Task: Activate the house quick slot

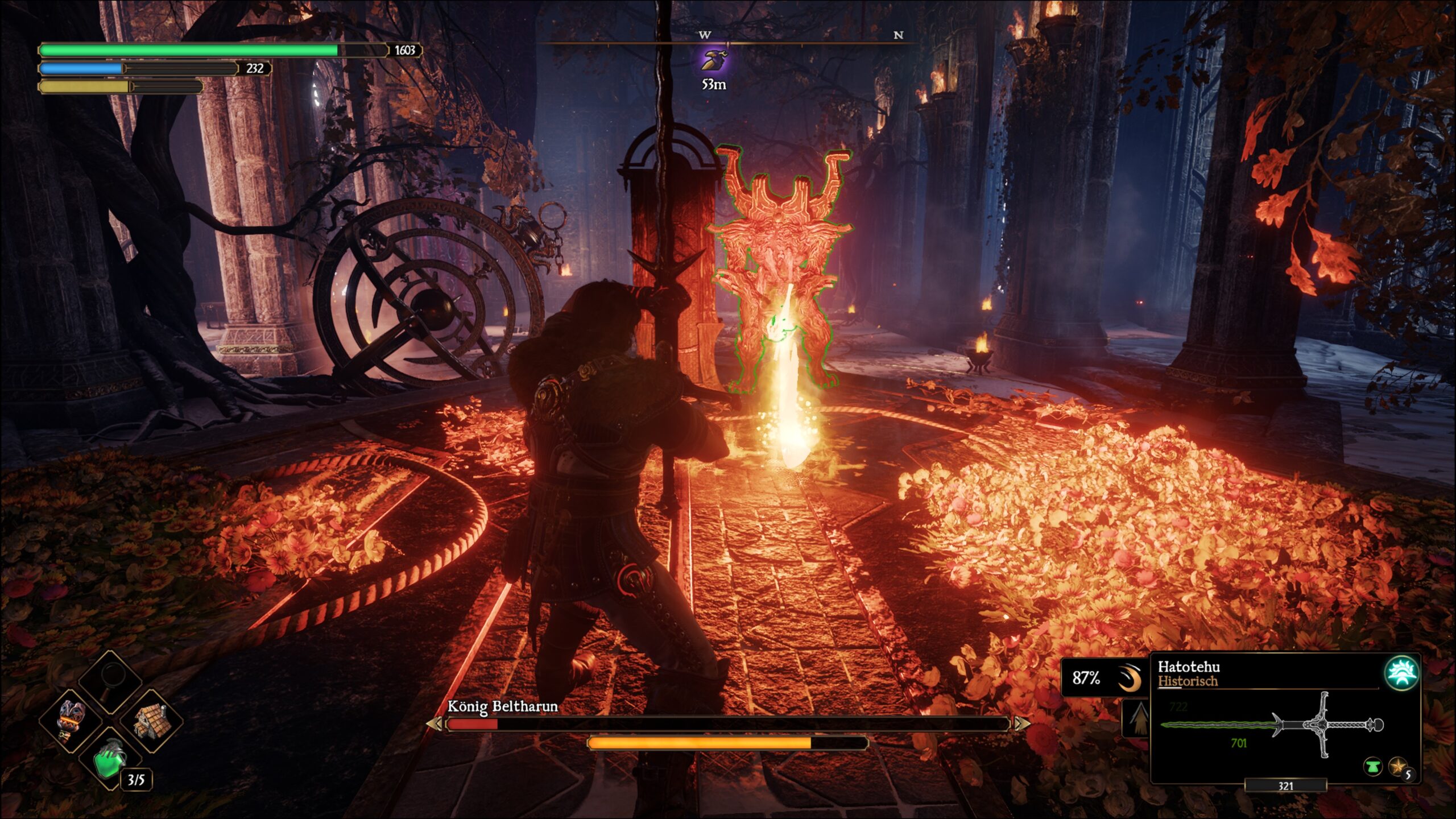Action: [x=151, y=721]
